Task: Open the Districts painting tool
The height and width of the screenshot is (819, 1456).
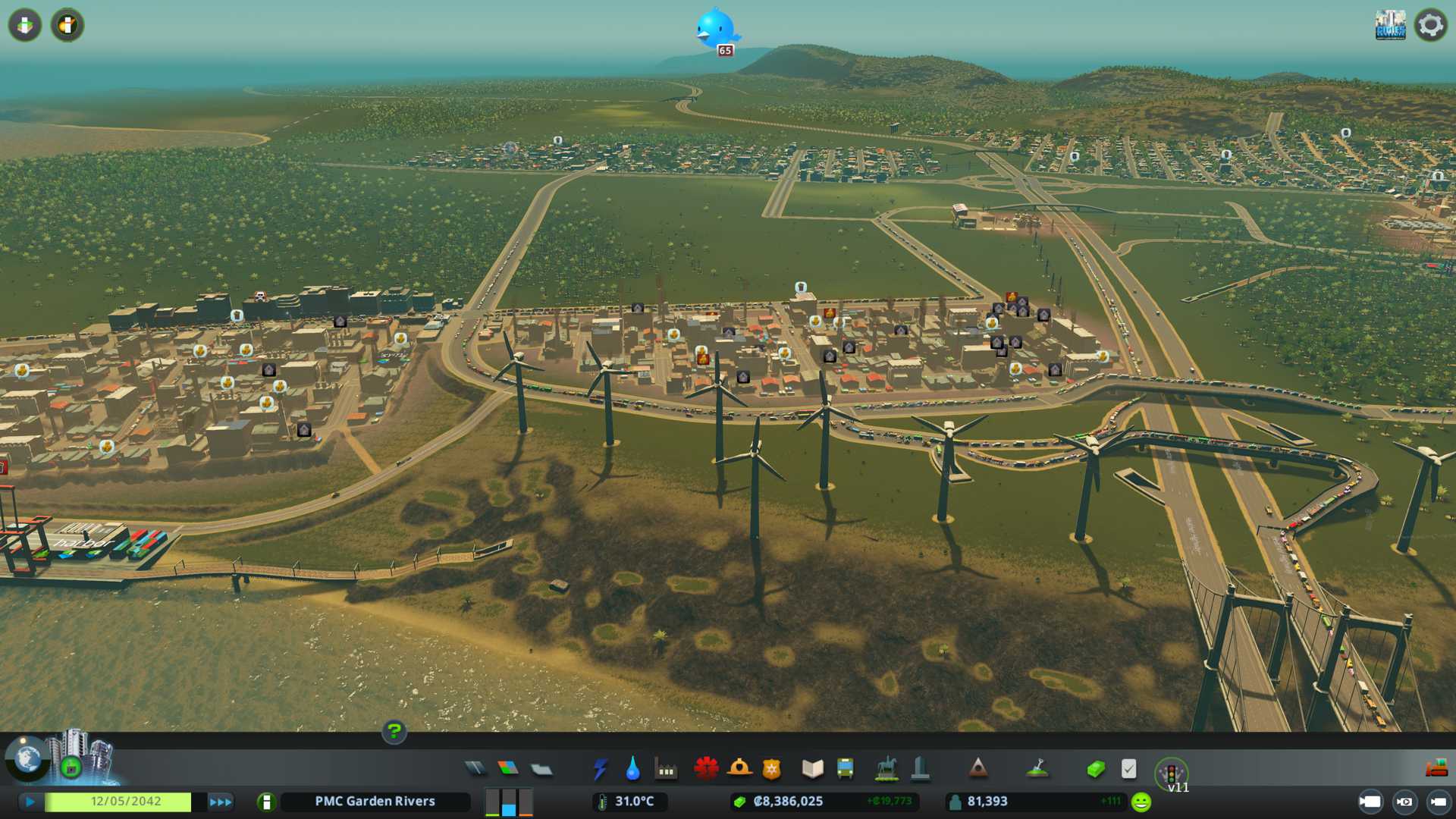Action: click(x=541, y=770)
